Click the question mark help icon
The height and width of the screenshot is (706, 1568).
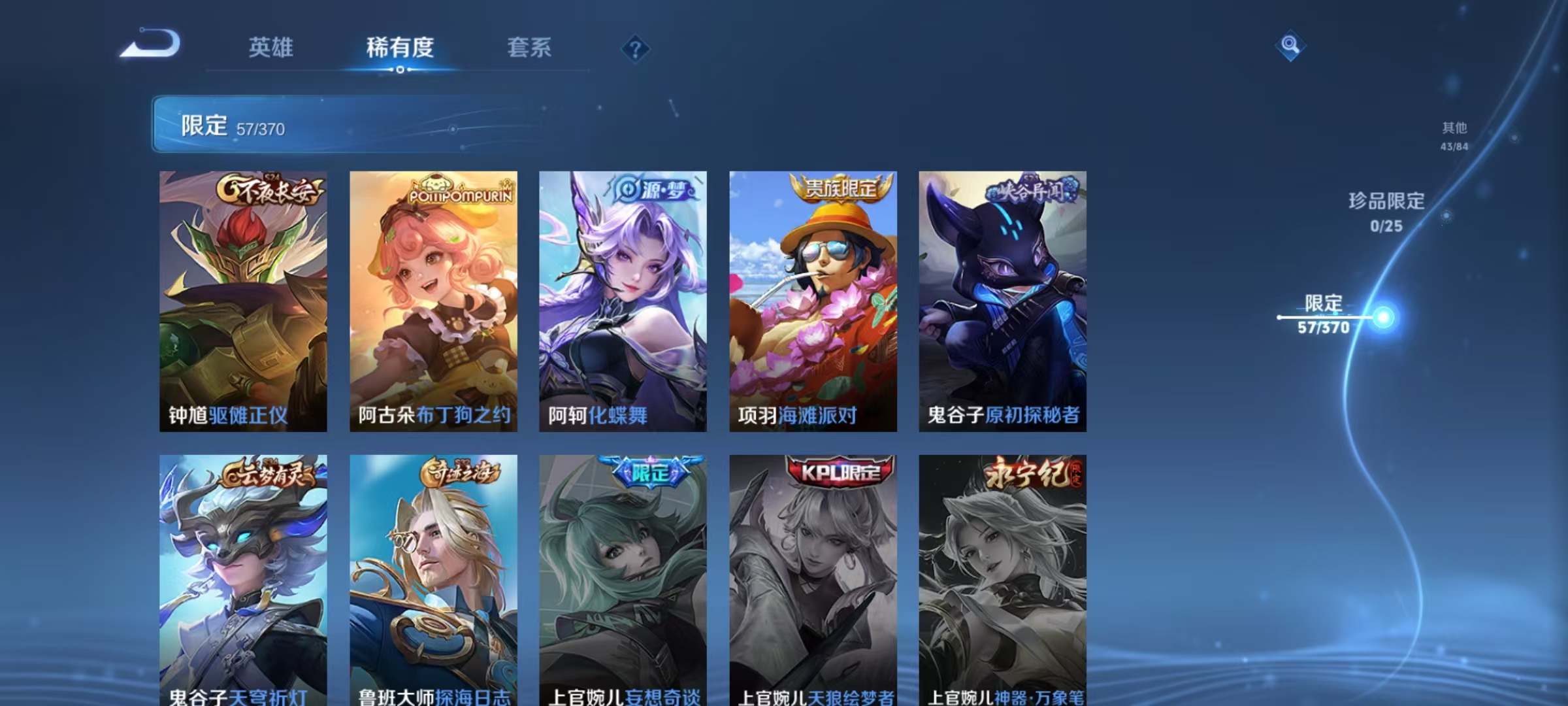636,48
